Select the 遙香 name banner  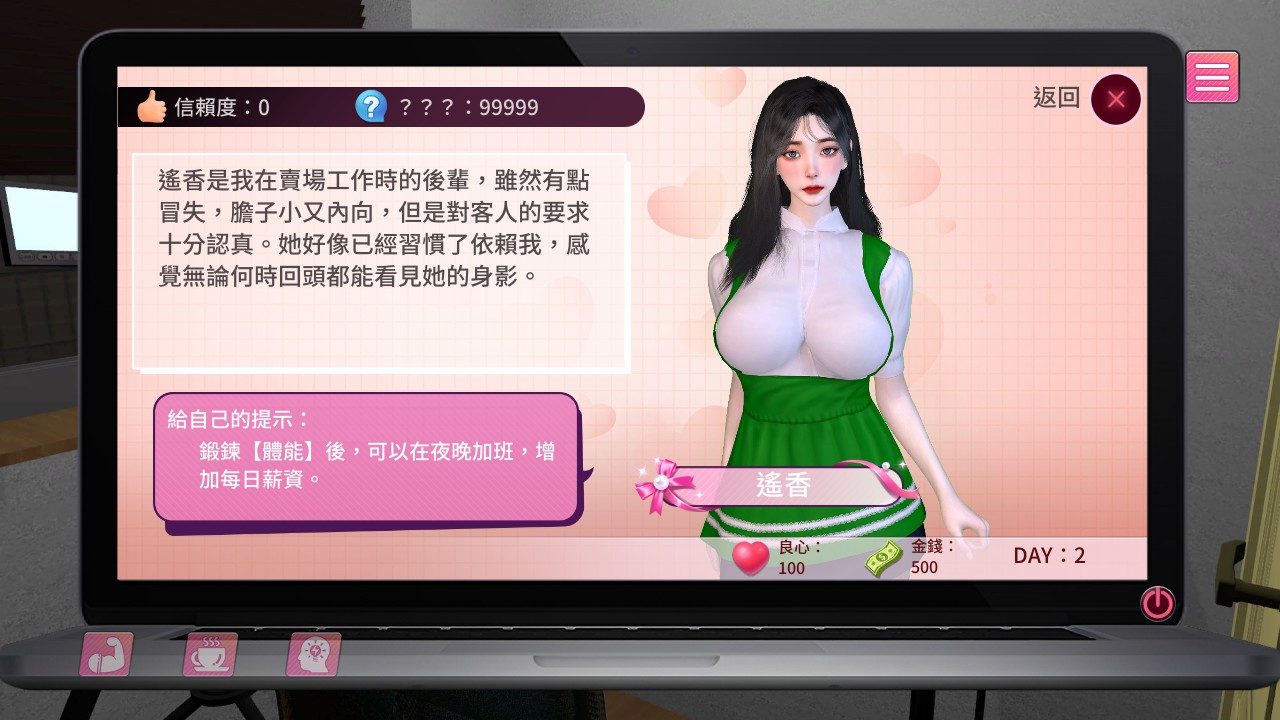pyautogui.click(x=784, y=486)
